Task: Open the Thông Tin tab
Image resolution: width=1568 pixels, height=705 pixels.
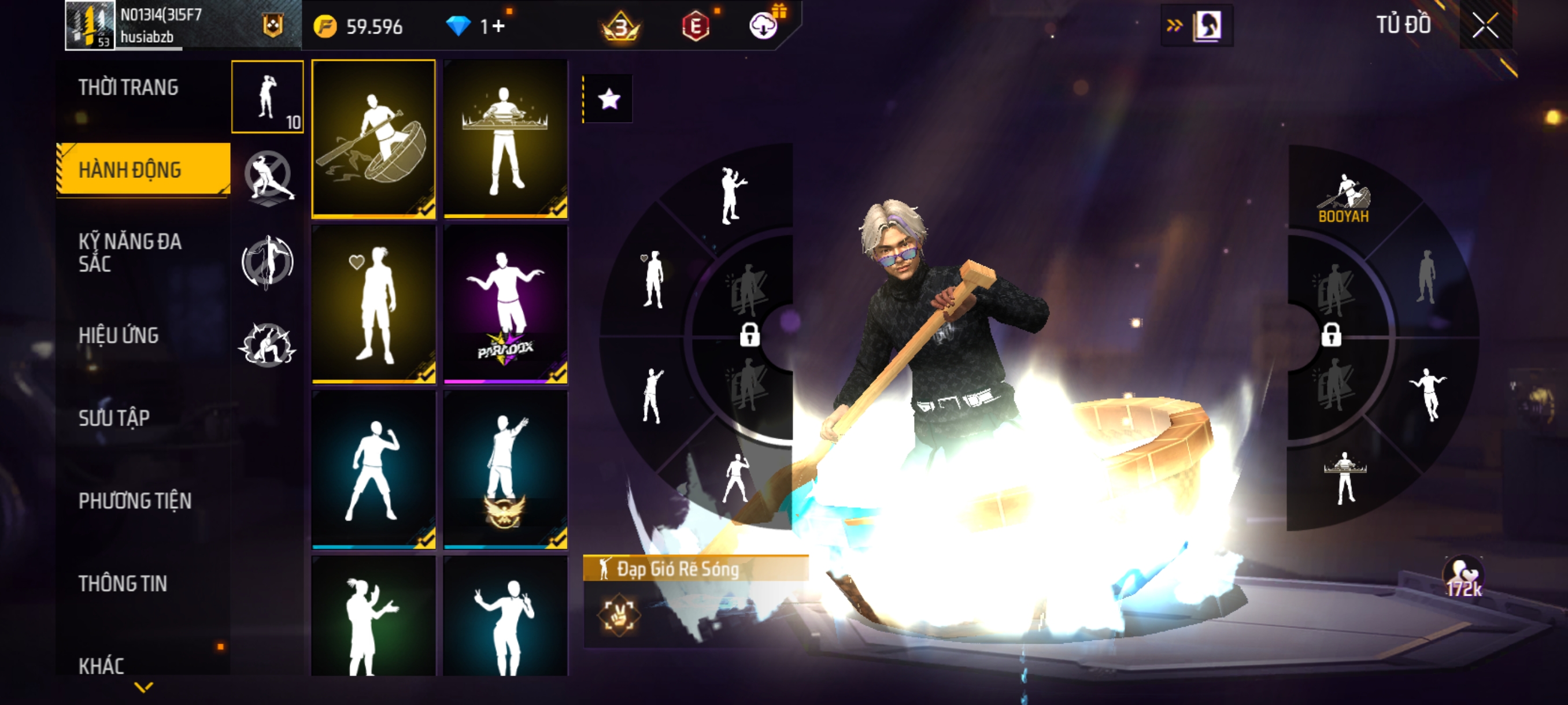Action: click(x=123, y=583)
